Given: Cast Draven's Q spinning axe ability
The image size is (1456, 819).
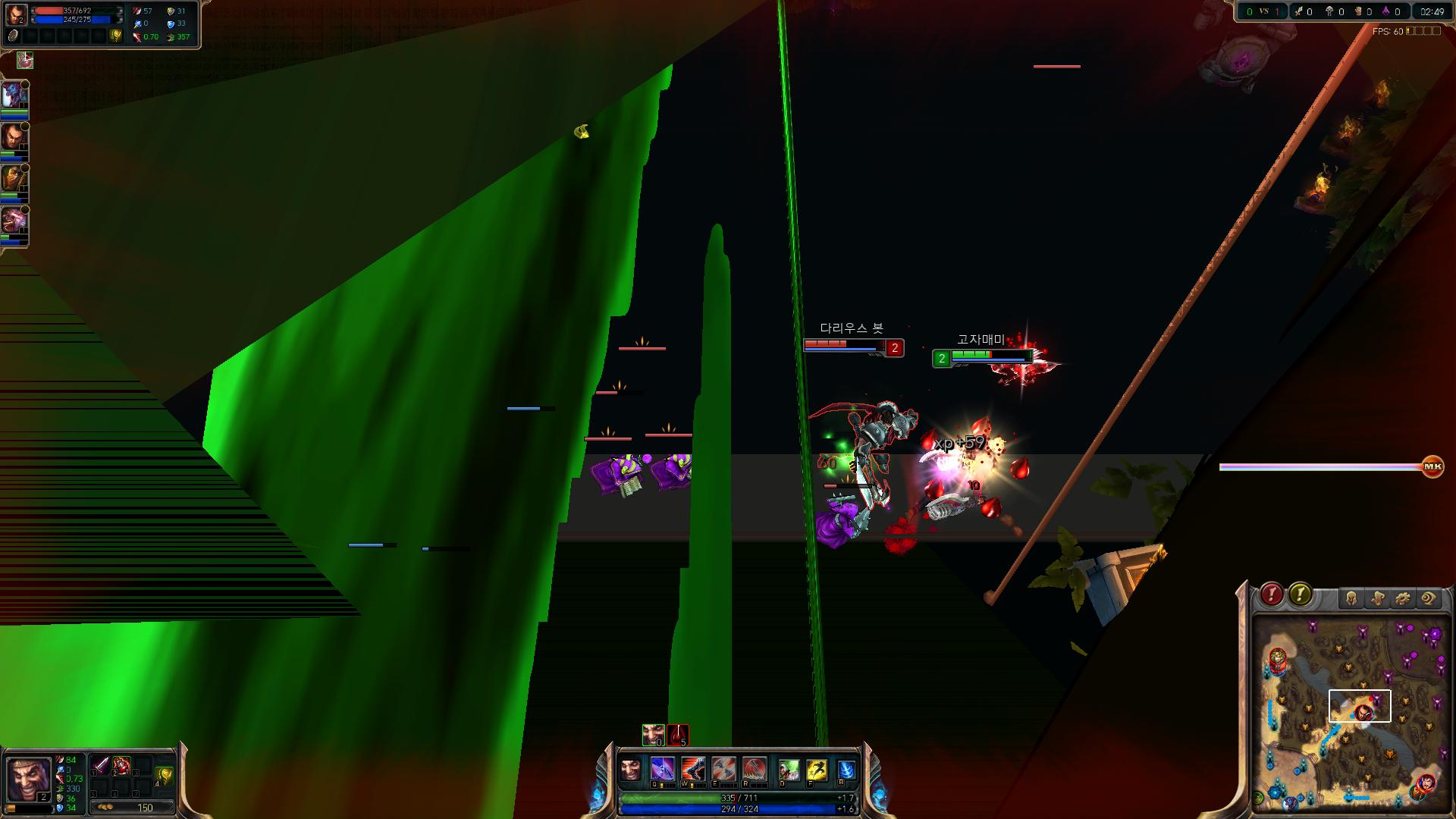Looking at the screenshot, I should pos(664,768).
